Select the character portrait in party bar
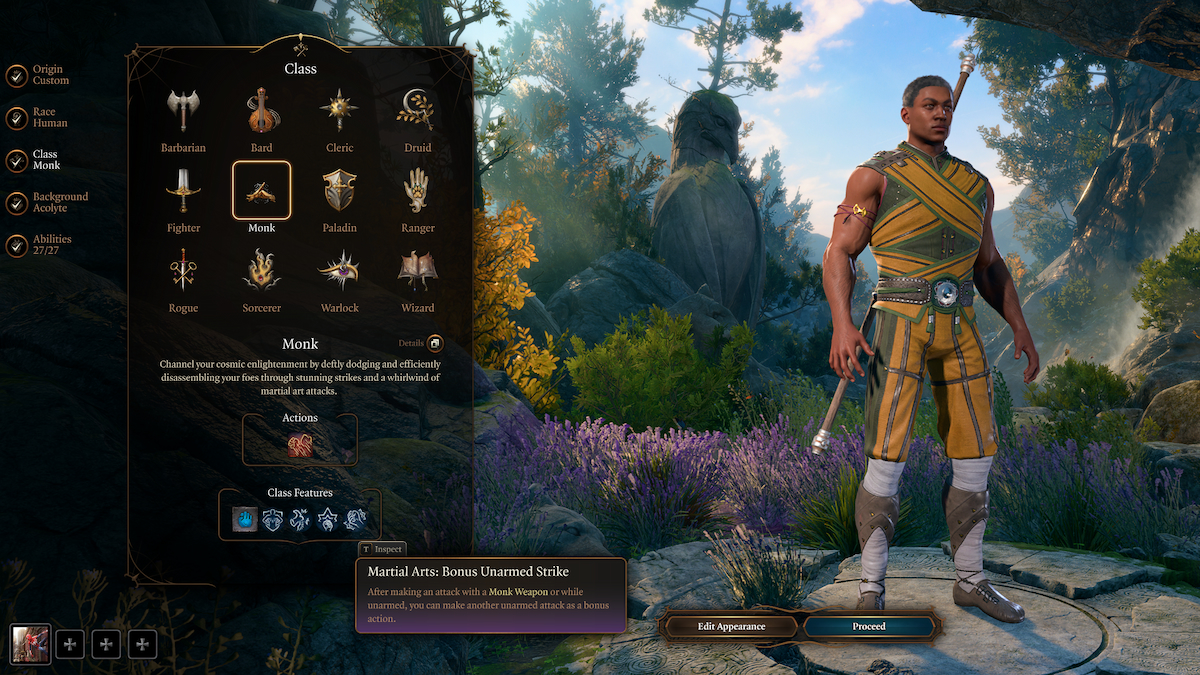Screen dimensions: 1200x675 click(30, 644)
